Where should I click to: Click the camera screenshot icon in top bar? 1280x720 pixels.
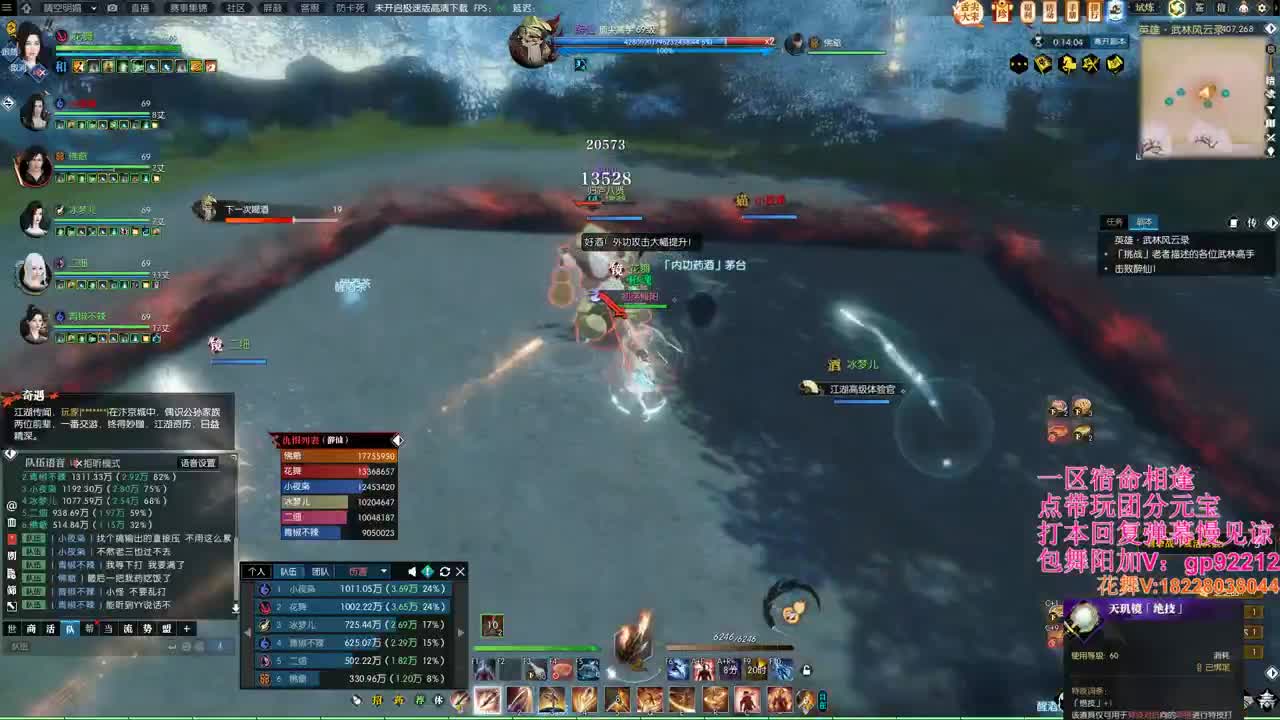pos(111,7)
